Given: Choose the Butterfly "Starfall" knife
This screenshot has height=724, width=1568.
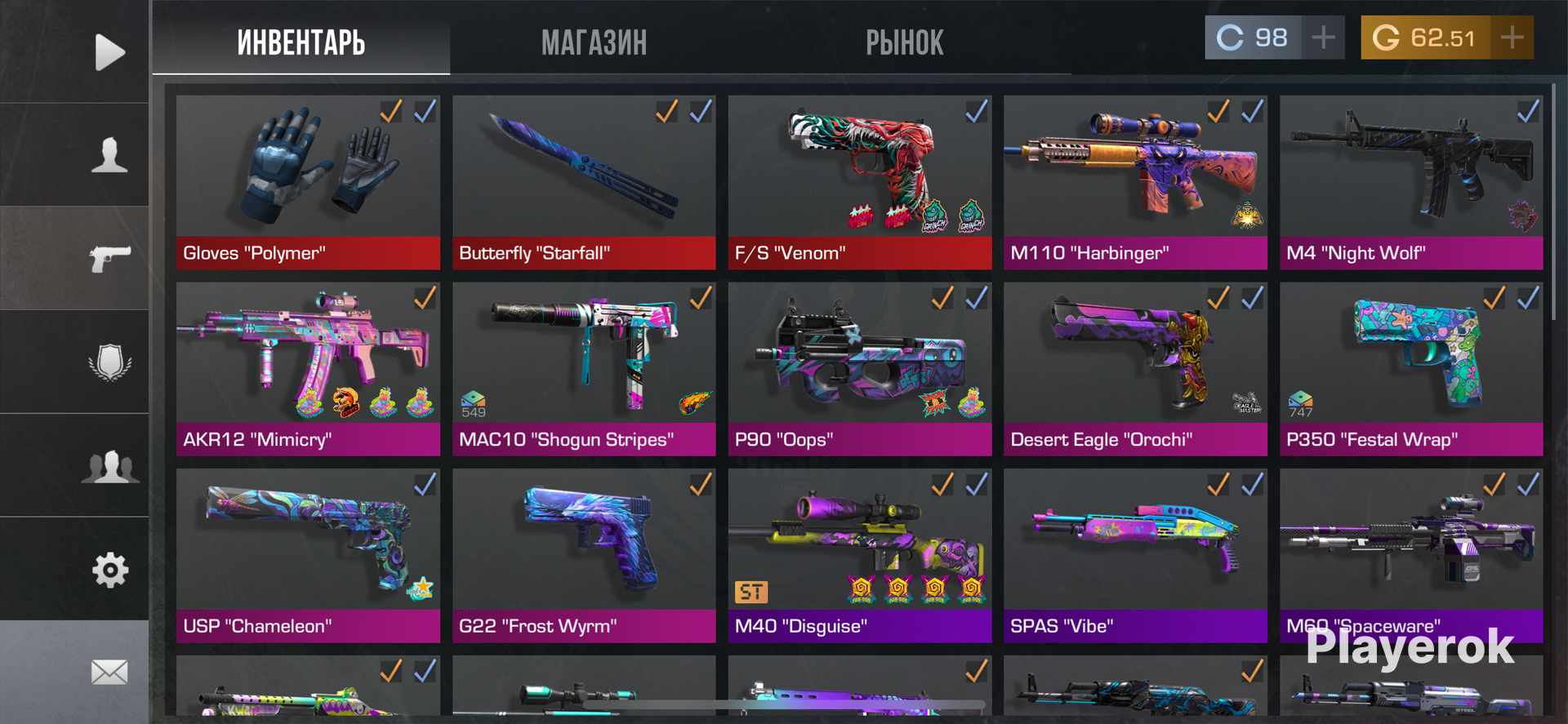Looking at the screenshot, I should pos(584,181).
